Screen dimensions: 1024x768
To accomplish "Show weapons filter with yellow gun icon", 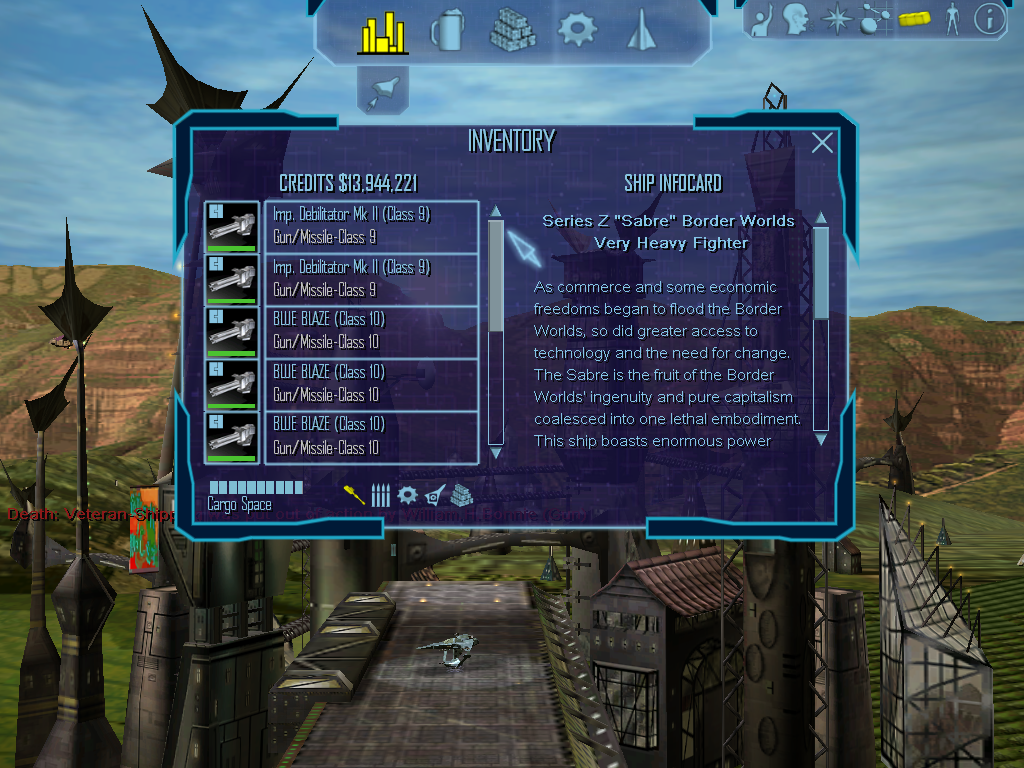I will pyautogui.click(x=354, y=494).
